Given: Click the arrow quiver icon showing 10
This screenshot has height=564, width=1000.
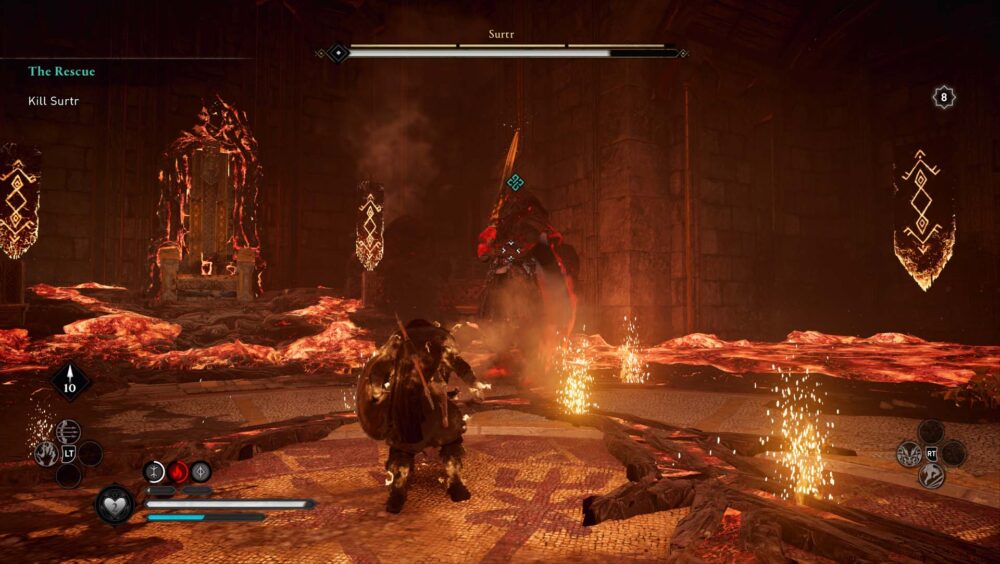Looking at the screenshot, I should (x=71, y=381).
